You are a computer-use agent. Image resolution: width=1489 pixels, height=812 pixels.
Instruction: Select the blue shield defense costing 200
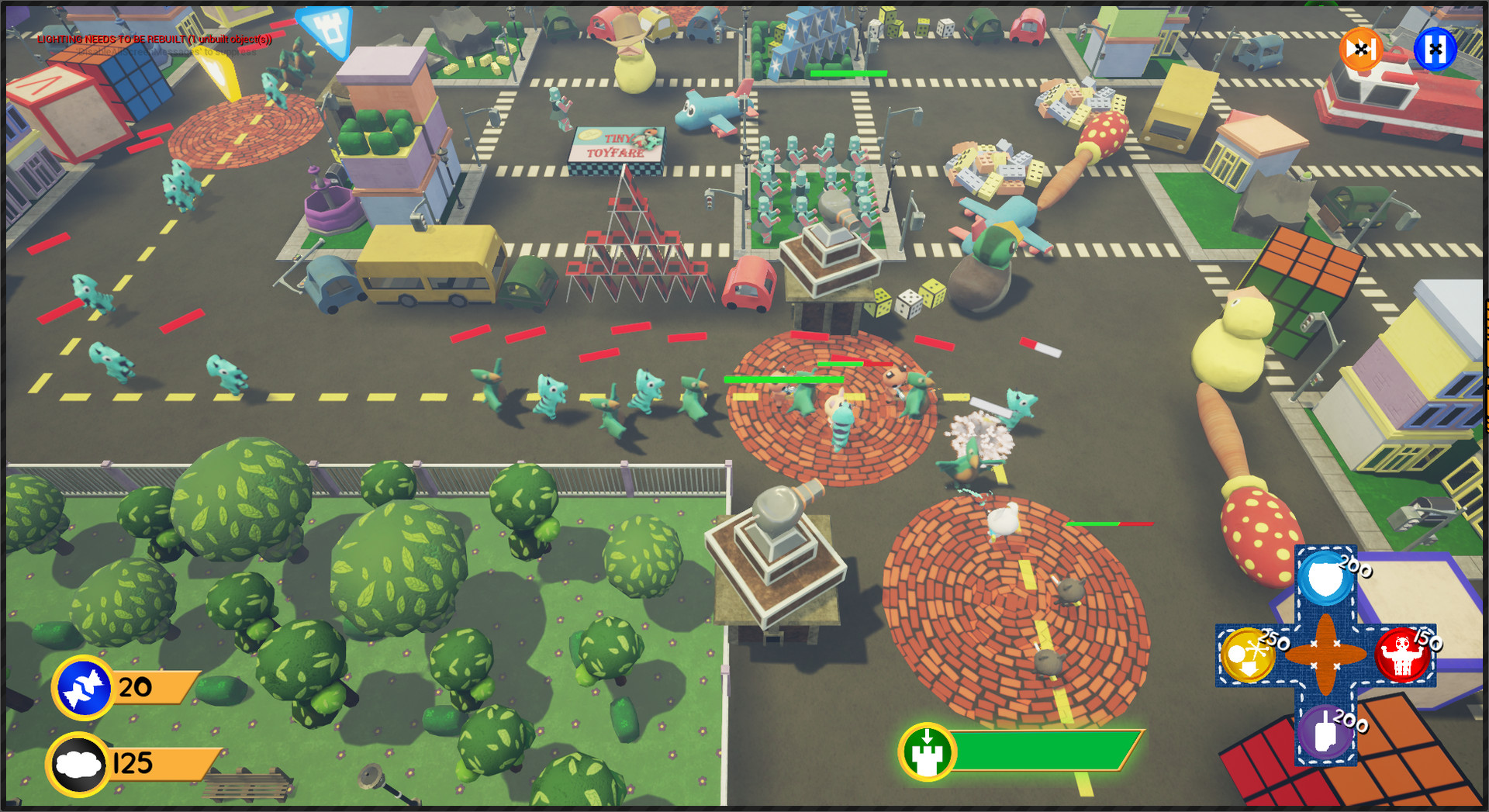[1325, 579]
